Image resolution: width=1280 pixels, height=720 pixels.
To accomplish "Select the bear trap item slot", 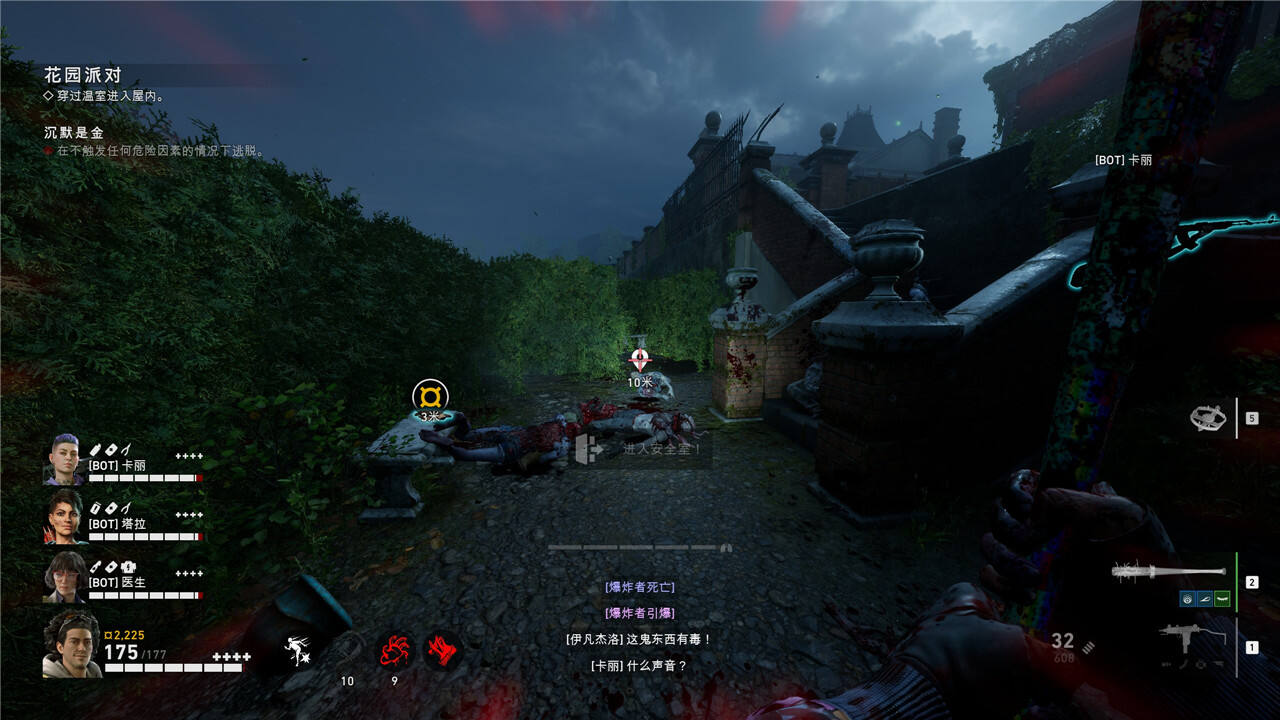I will [1208, 418].
